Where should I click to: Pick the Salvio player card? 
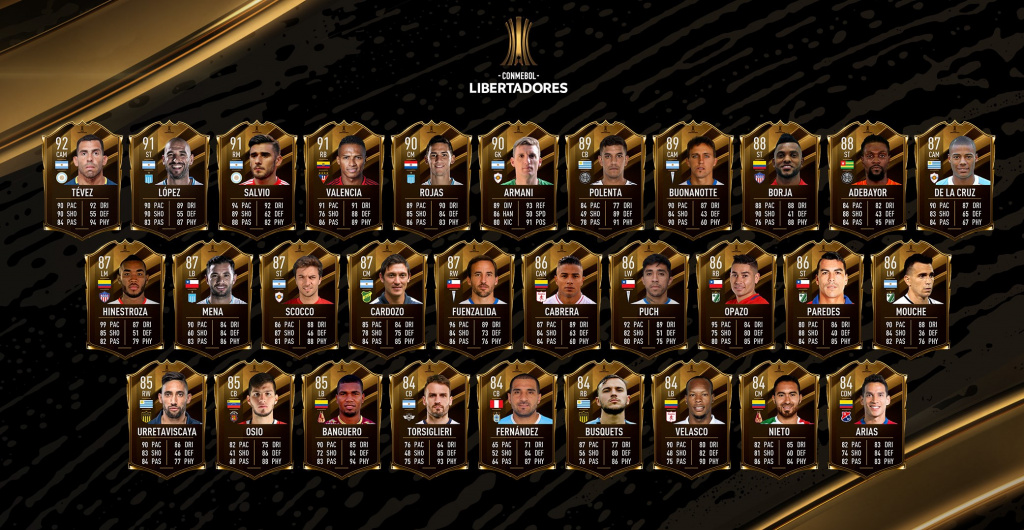coord(256,178)
